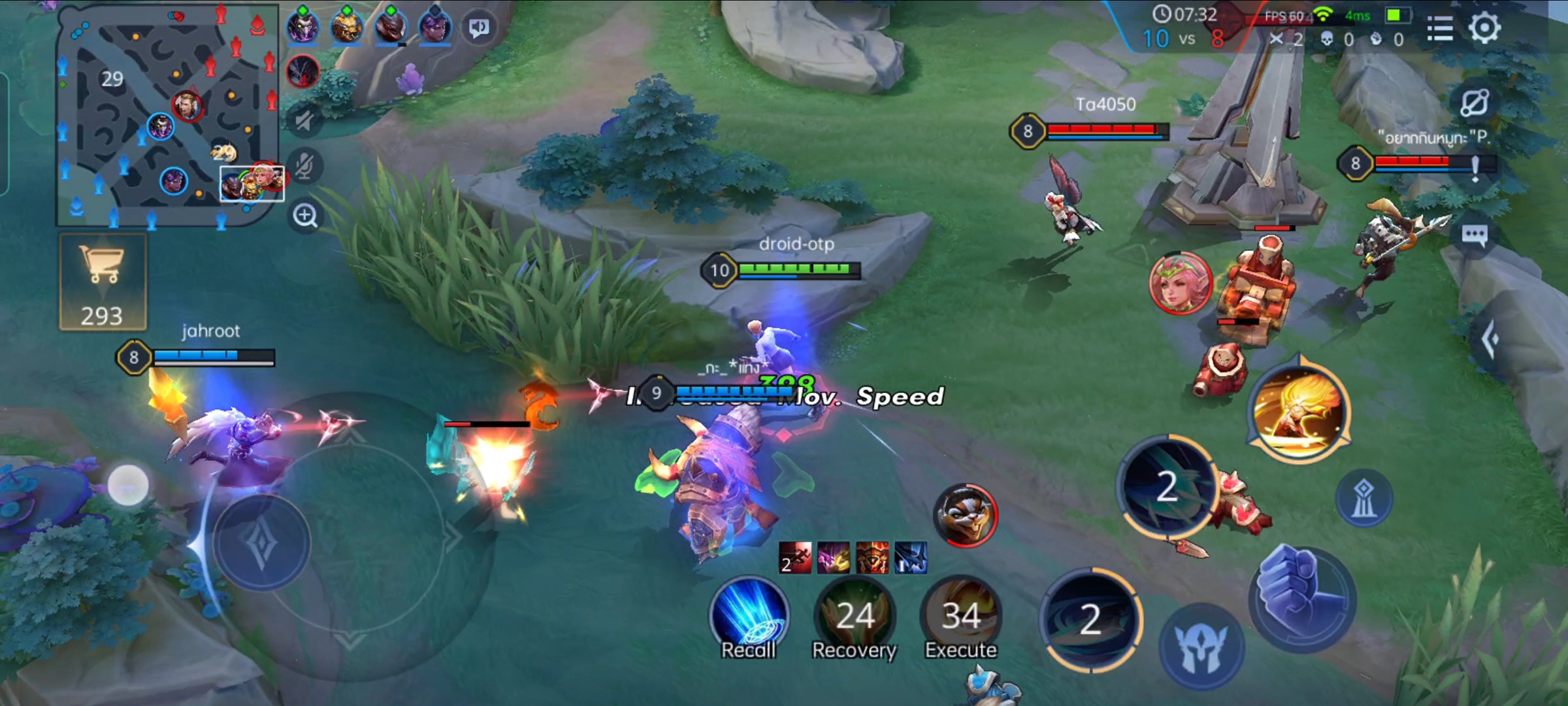
Task: Toggle the microphone mute button
Action: (304, 167)
